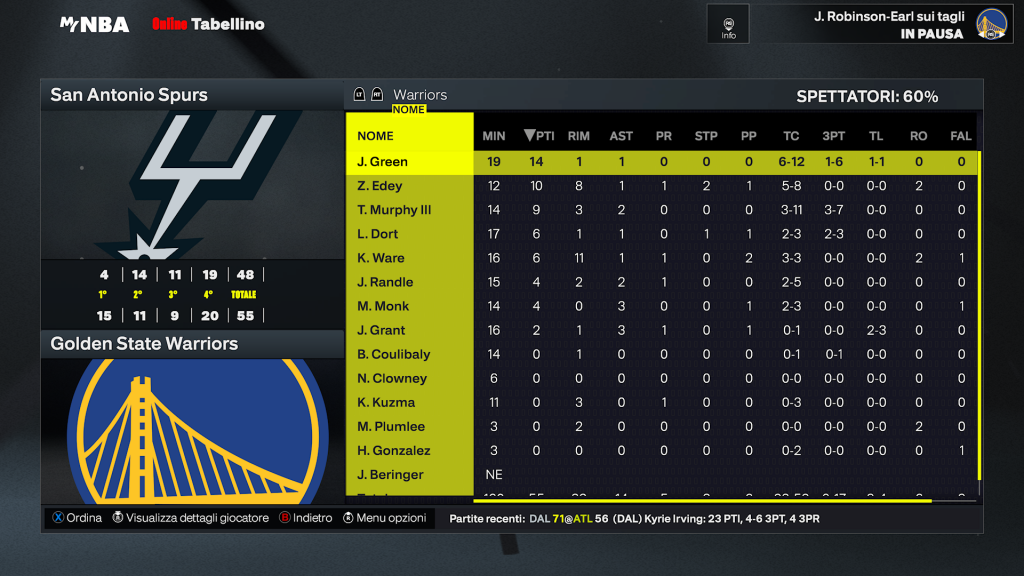Choose J. Beringer in the player list

pos(390,474)
